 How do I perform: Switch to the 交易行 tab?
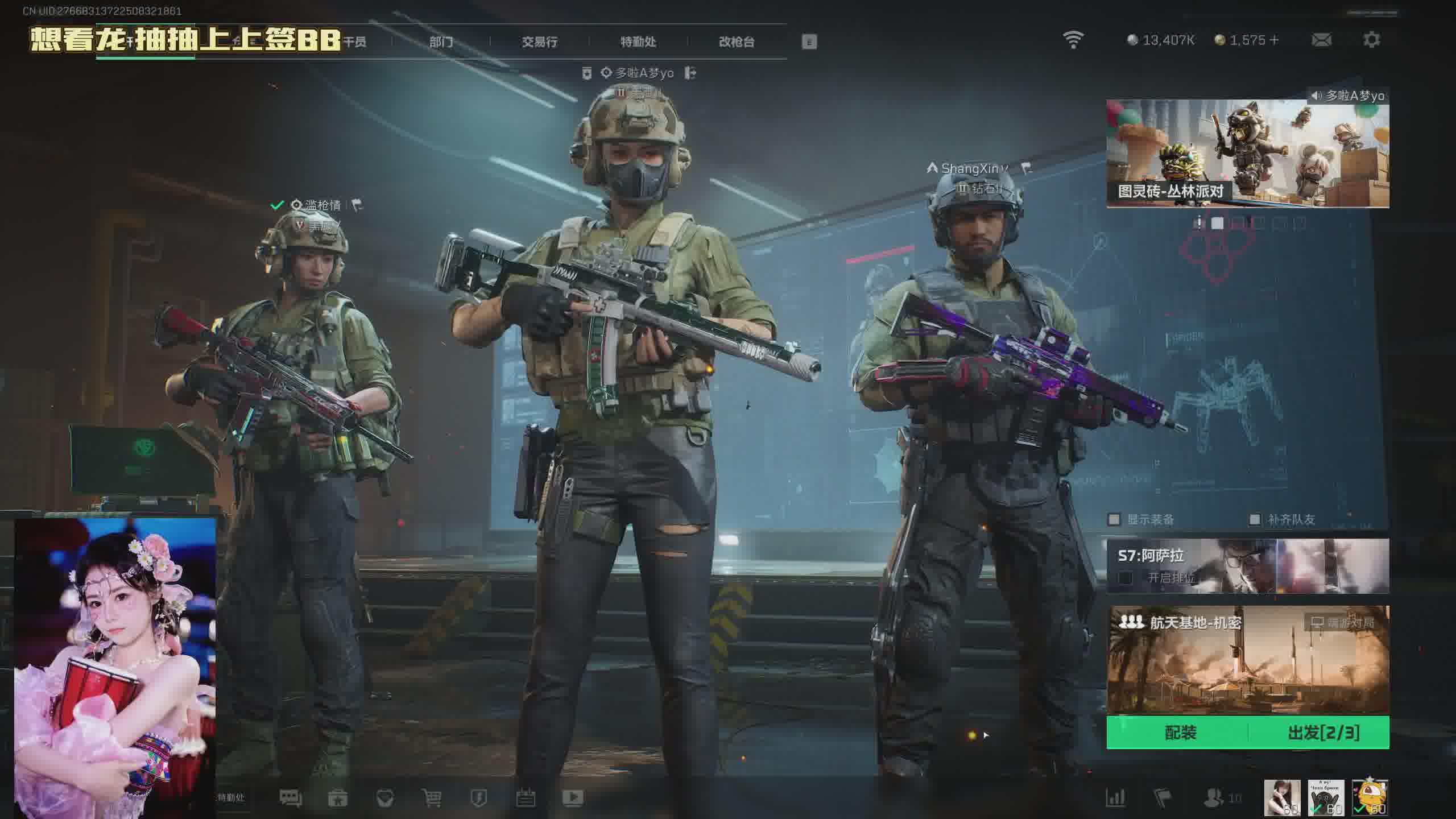(x=539, y=42)
